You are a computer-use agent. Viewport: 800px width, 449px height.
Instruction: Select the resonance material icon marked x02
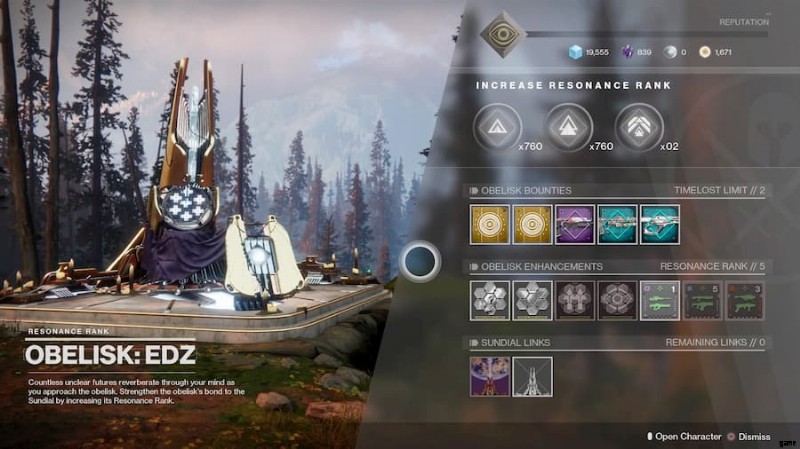point(640,128)
